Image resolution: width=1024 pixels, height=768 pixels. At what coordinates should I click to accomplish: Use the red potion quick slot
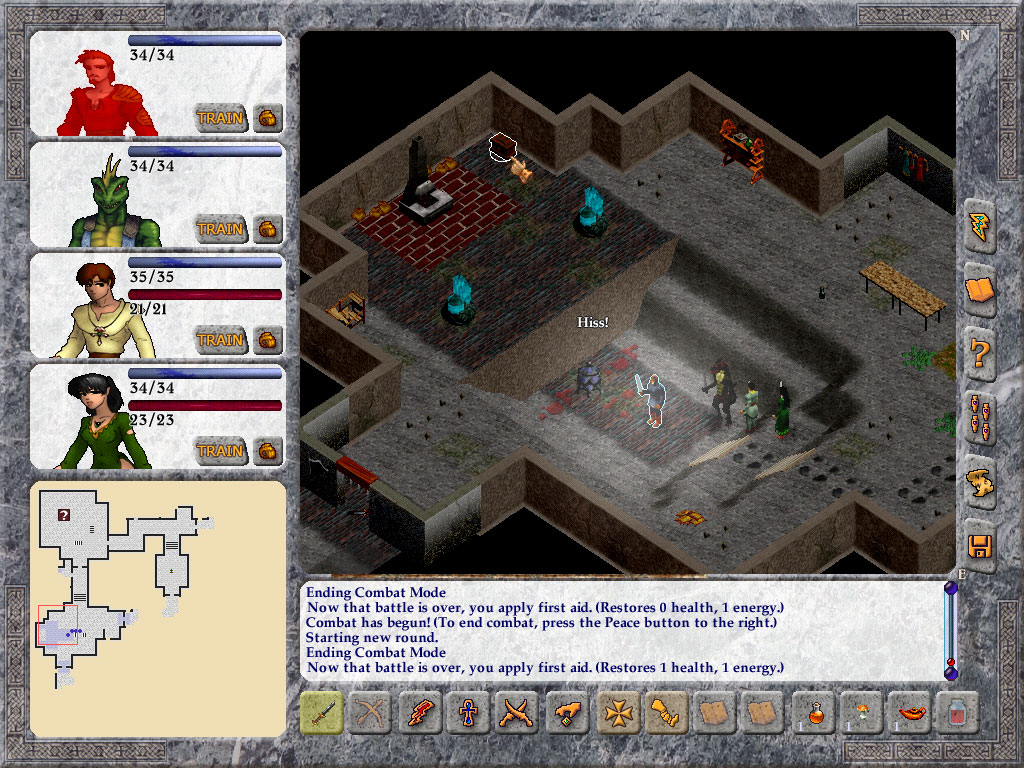[813, 713]
